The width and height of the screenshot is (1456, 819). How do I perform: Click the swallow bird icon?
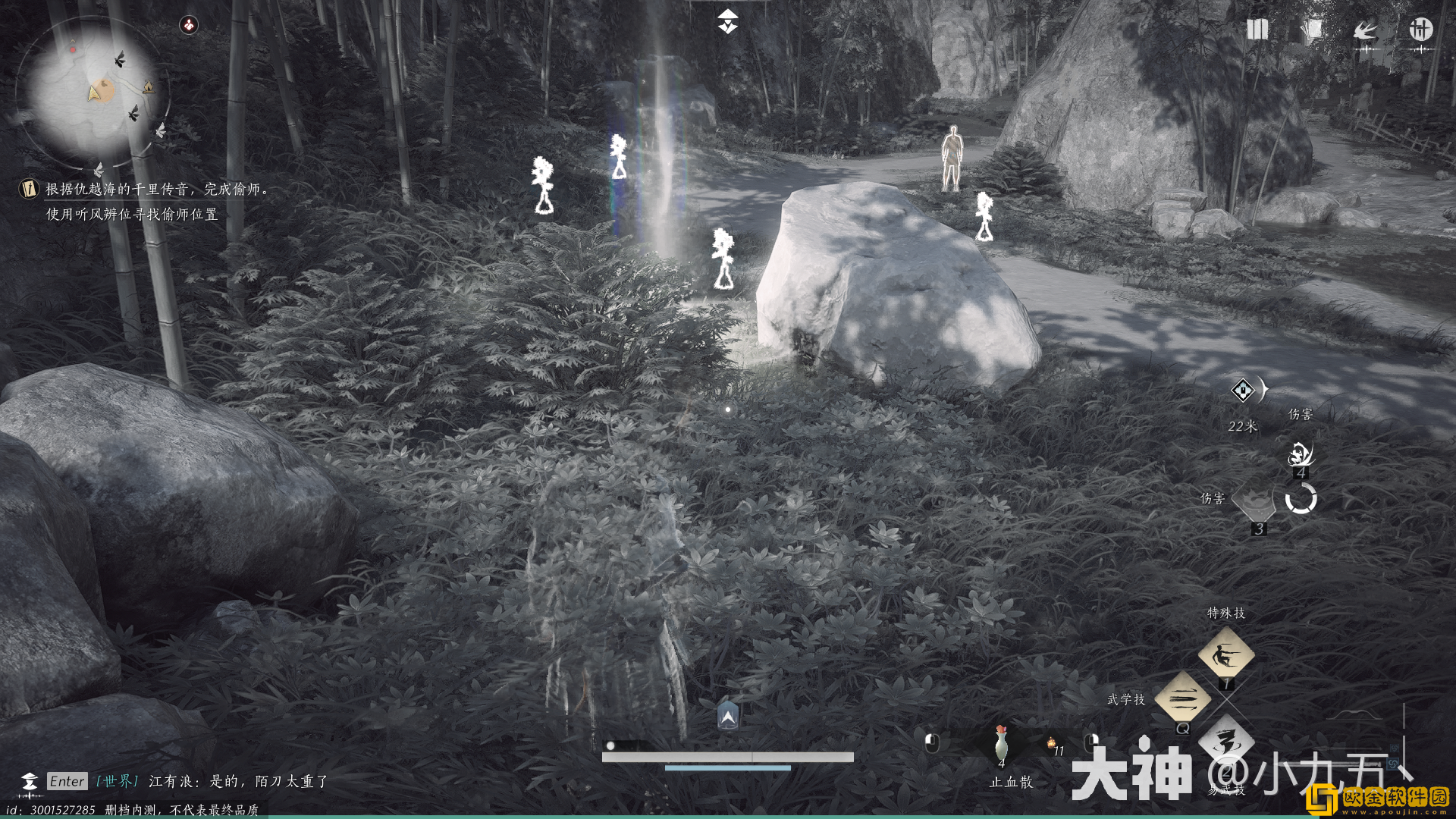[1366, 31]
